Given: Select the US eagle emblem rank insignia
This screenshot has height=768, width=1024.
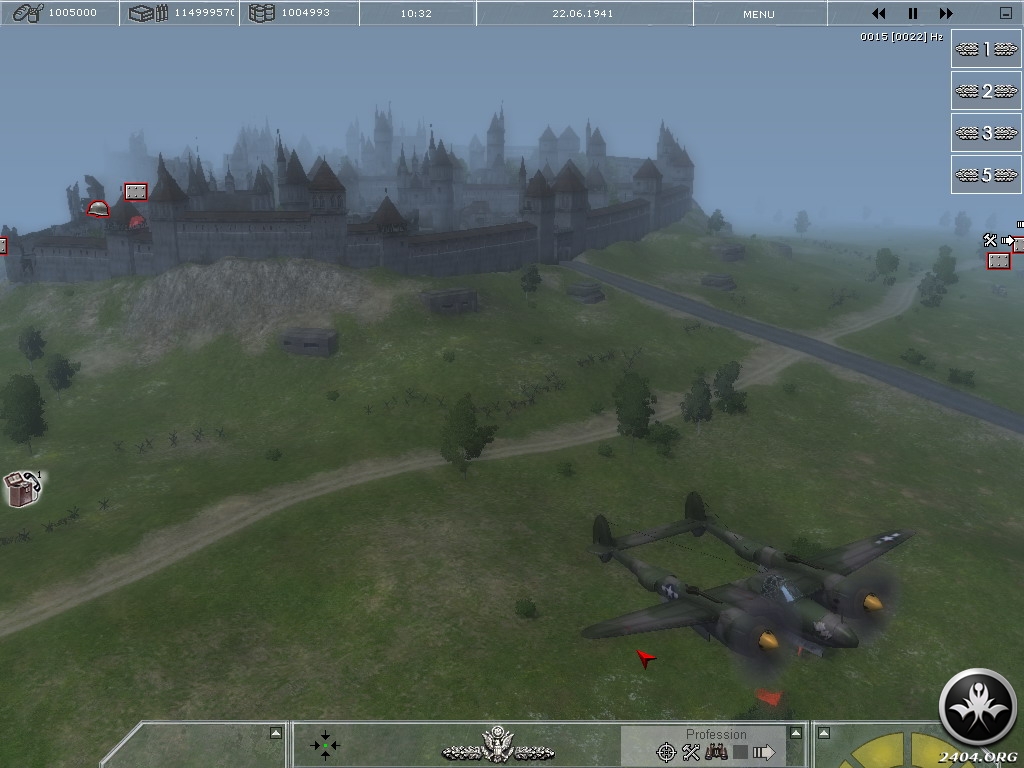Looking at the screenshot, I should click(497, 745).
